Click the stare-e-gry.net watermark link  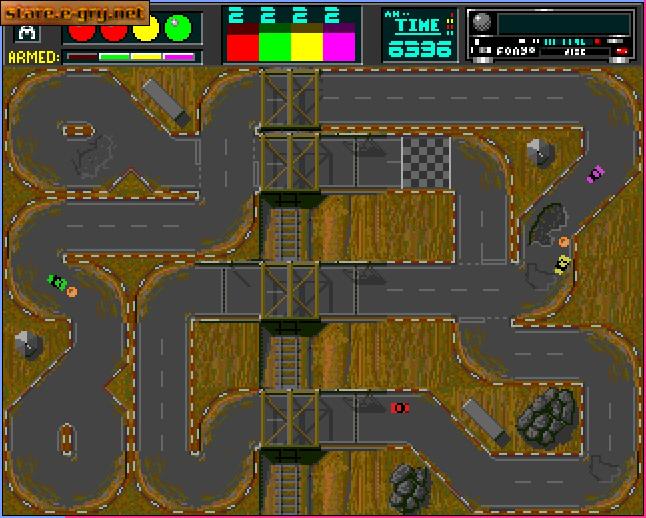click(x=75, y=14)
